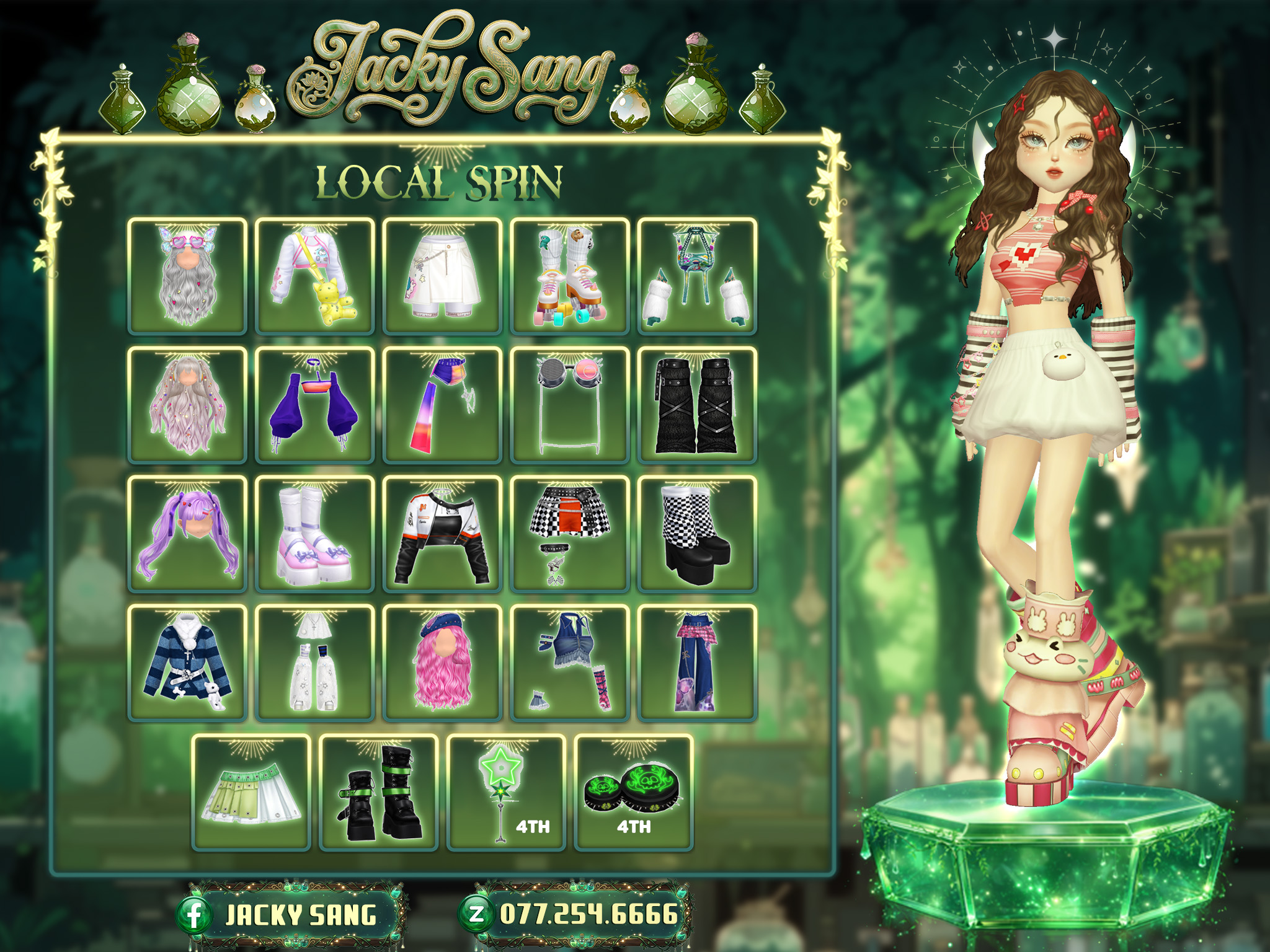
Task: Choose the purple cropped hoodie top
Action: click(x=315, y=405)
